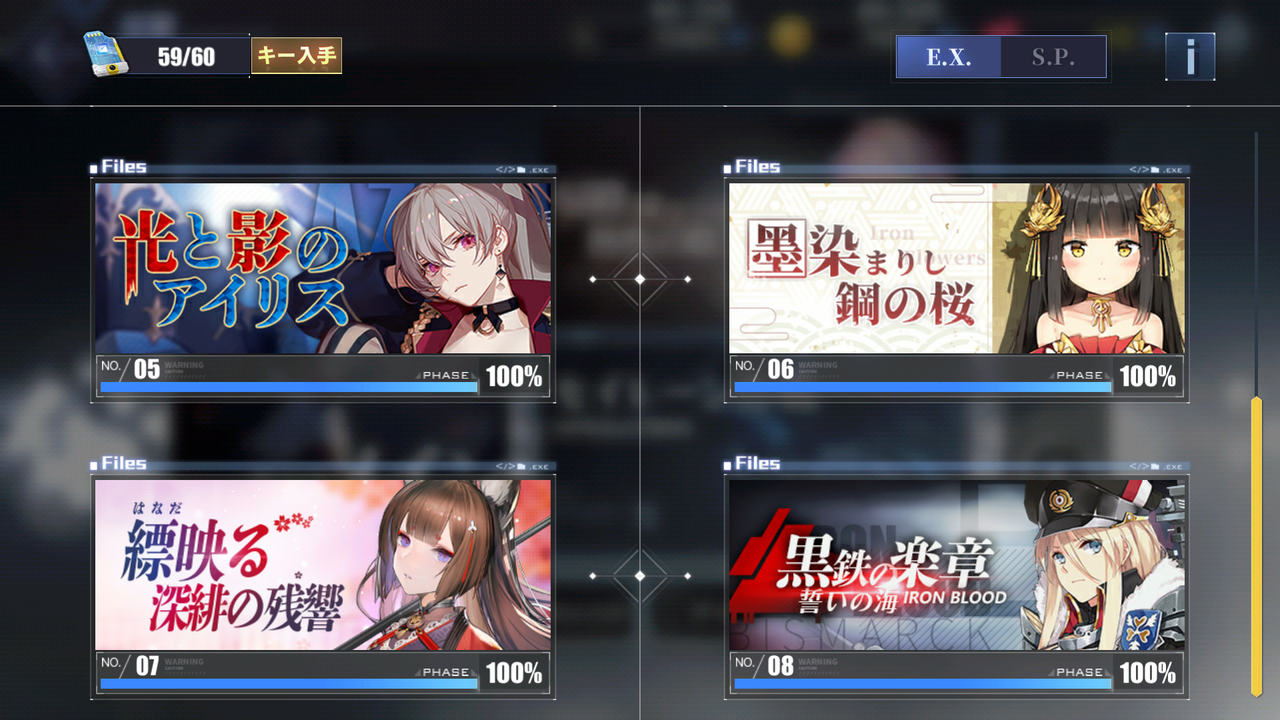Toggle the diamond marker between files 05 and 06
The image size is (1280, 720).
639,280
